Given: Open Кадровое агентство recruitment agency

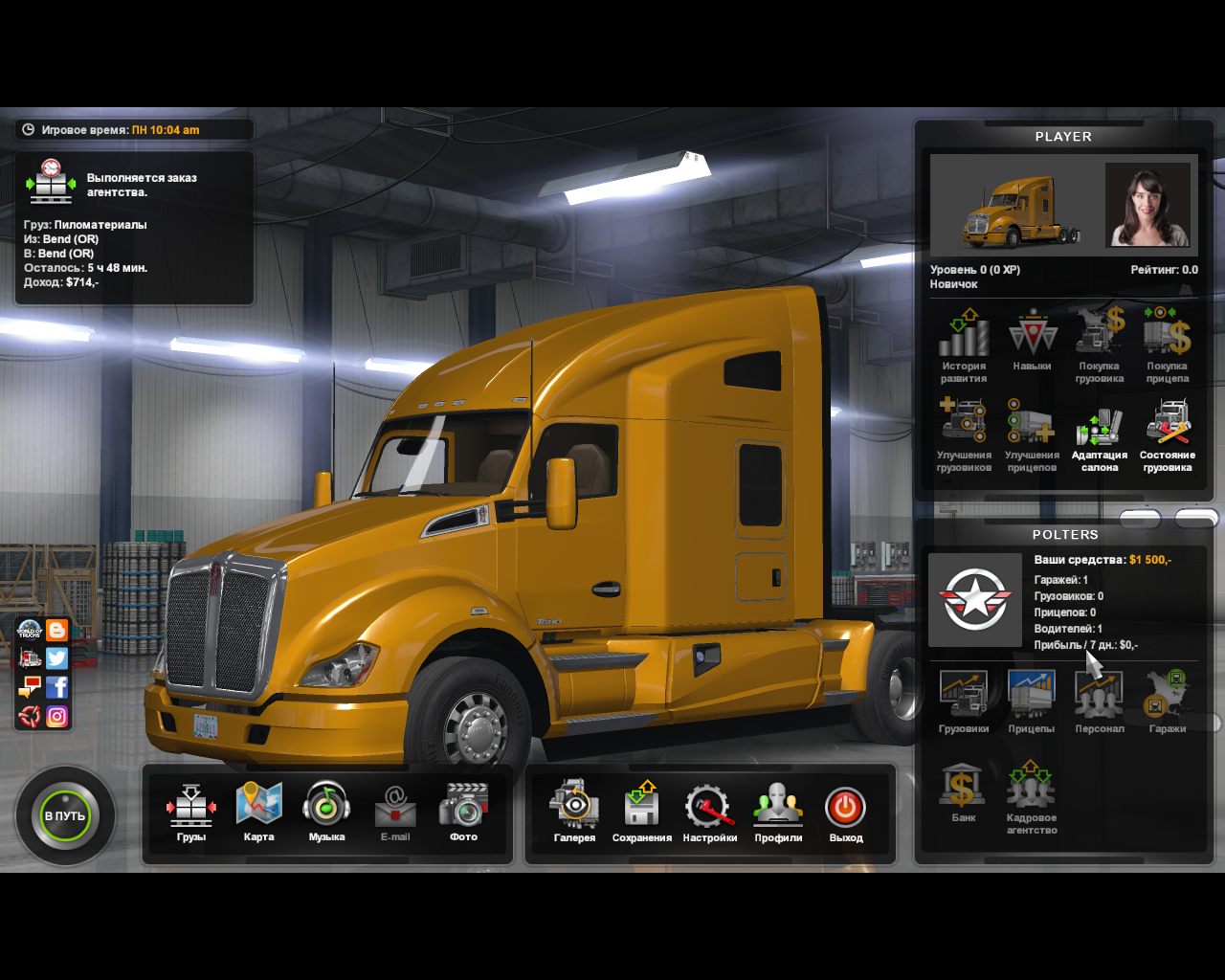Looking at the screenshot, I should (1031, 795).
